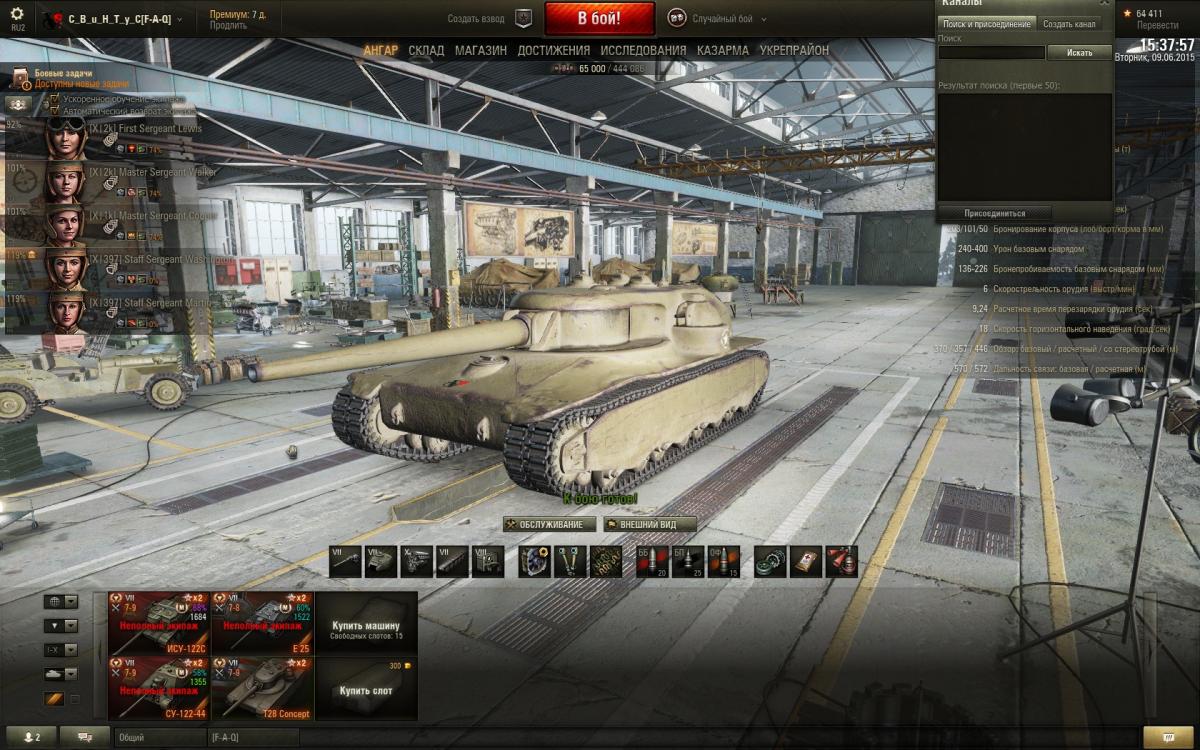Open the settings gear menu
This screenshot has width=1200, height=750.
coord(17,14)
